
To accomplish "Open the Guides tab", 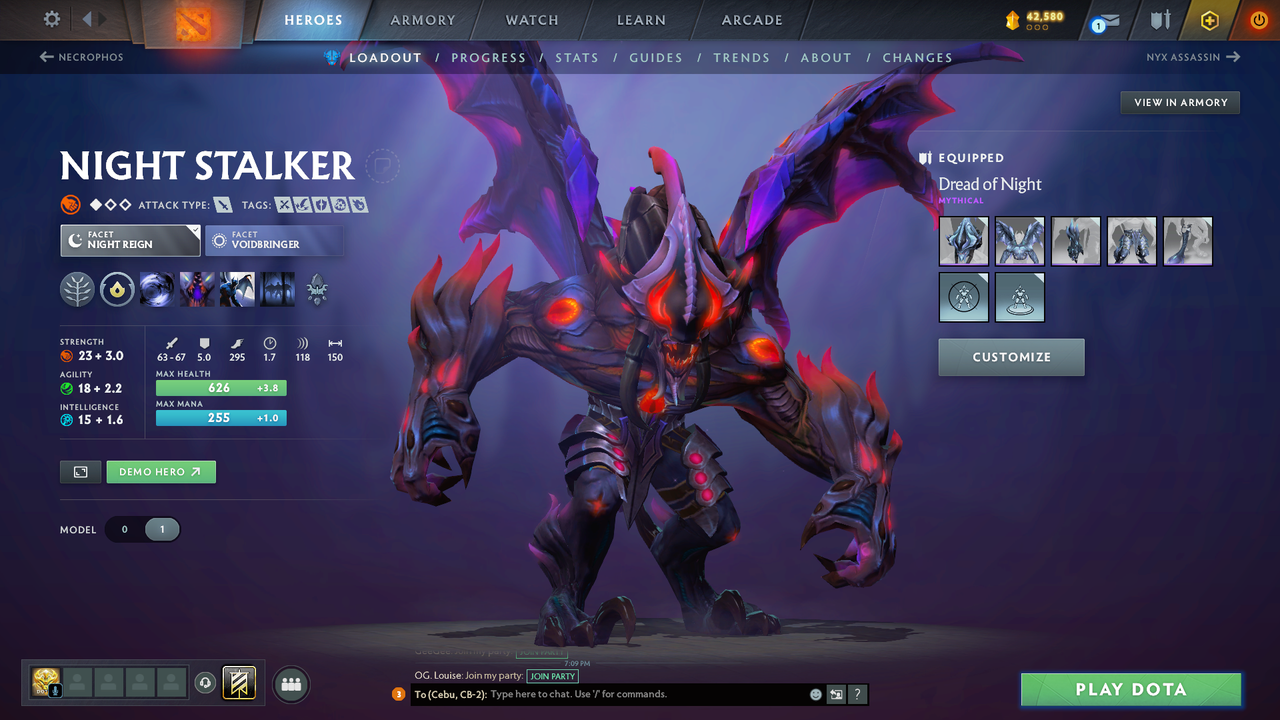I will [x=656, y=57].
